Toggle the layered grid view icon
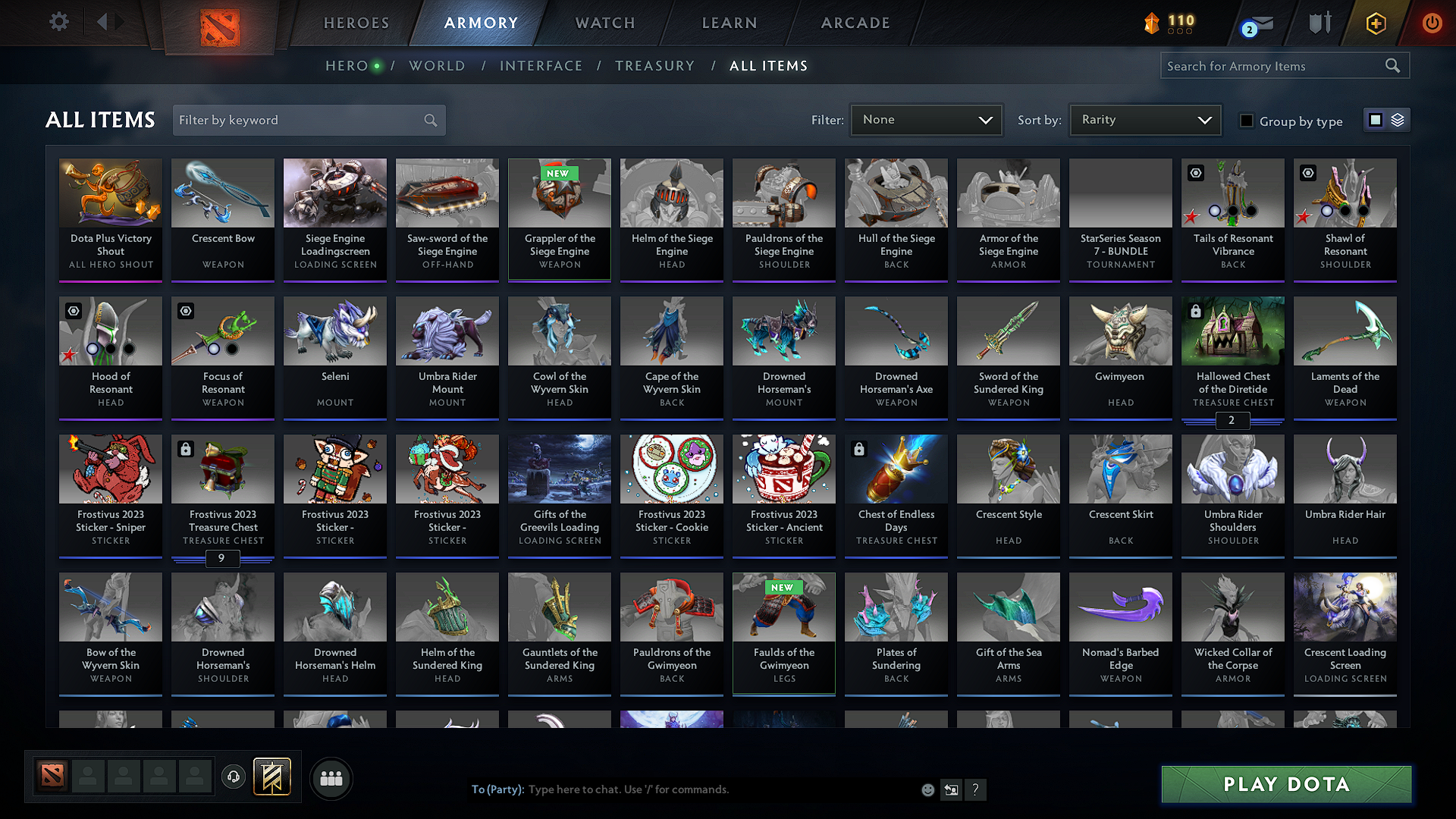This screenshot has width=1456, height=819. (x=1398, y=119)
